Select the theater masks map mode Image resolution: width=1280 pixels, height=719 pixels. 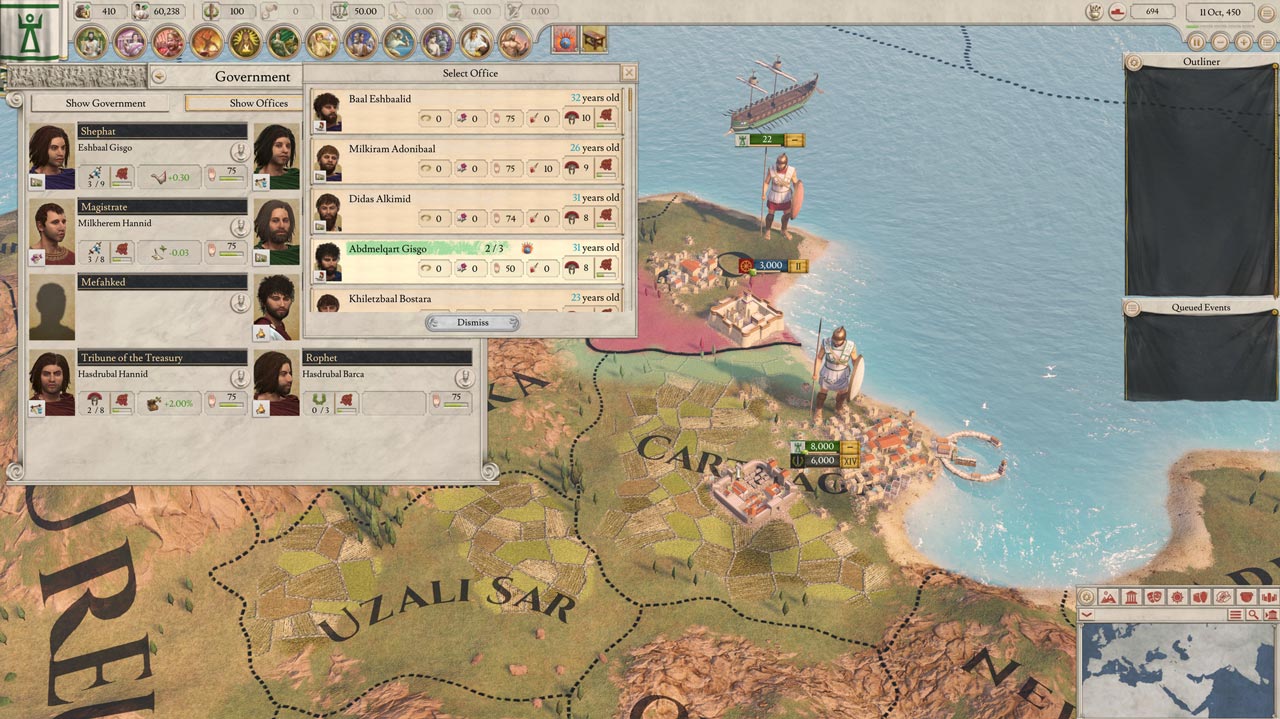[1152, 597]
